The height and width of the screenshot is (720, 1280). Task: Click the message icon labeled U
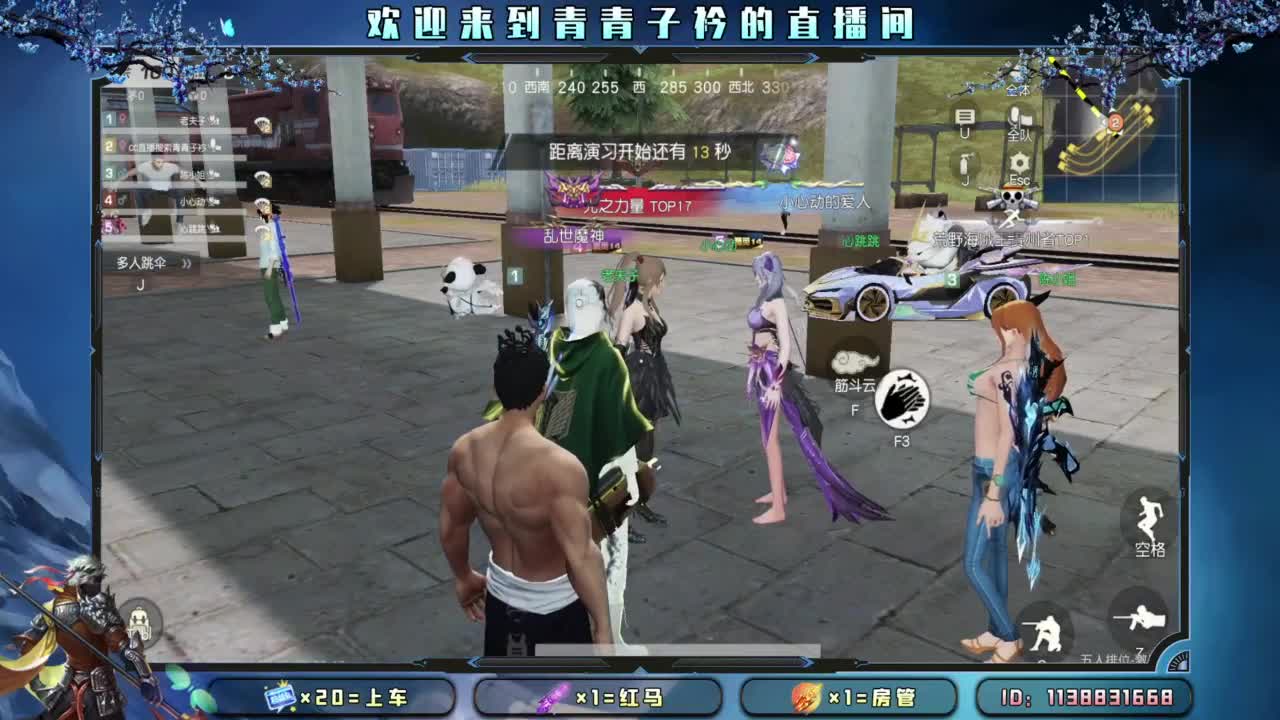(964, 115)
